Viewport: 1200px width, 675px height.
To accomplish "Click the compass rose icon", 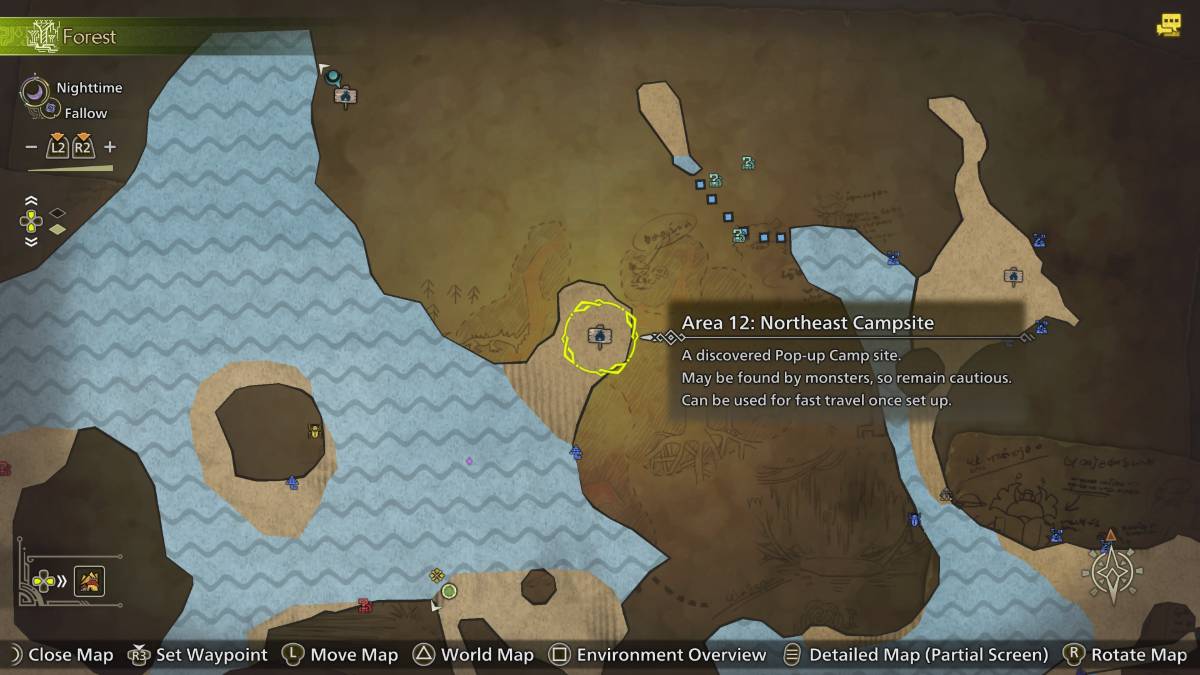I will coord(1112,574).
